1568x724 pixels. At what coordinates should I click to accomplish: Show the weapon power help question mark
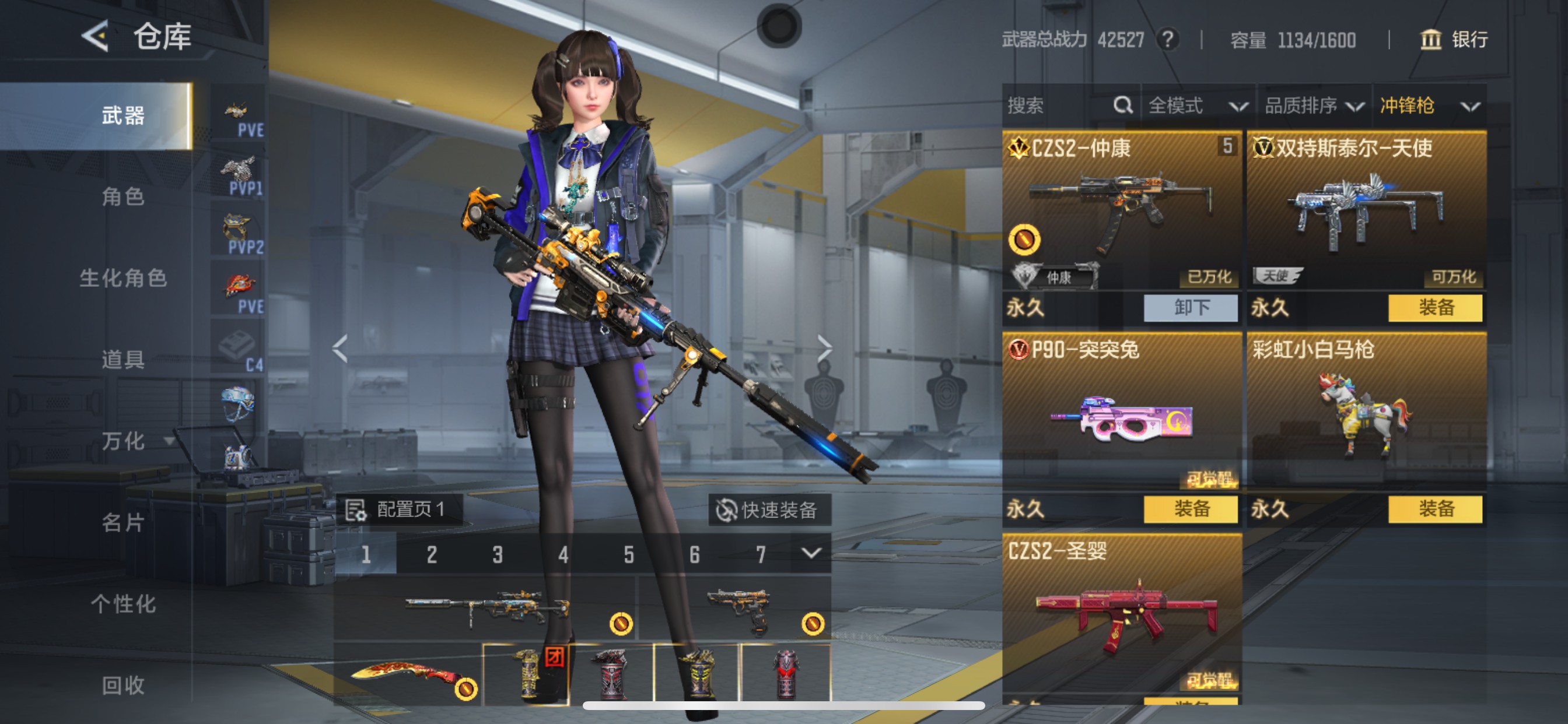(x=1167, y=40)
